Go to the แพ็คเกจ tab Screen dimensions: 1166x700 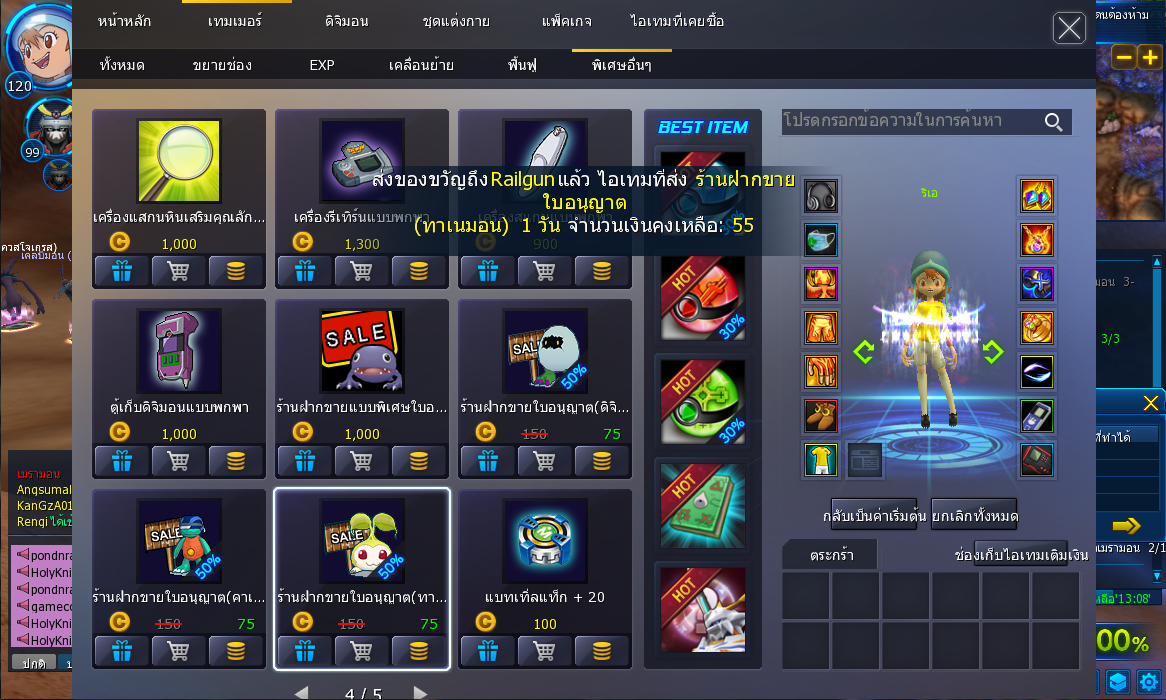click(567, 21)
